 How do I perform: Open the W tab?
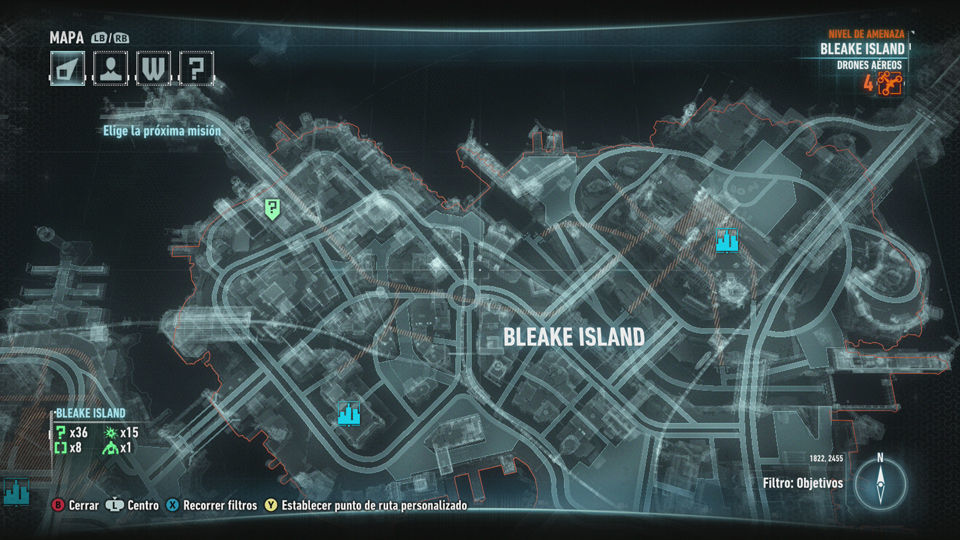pos(152,68)
